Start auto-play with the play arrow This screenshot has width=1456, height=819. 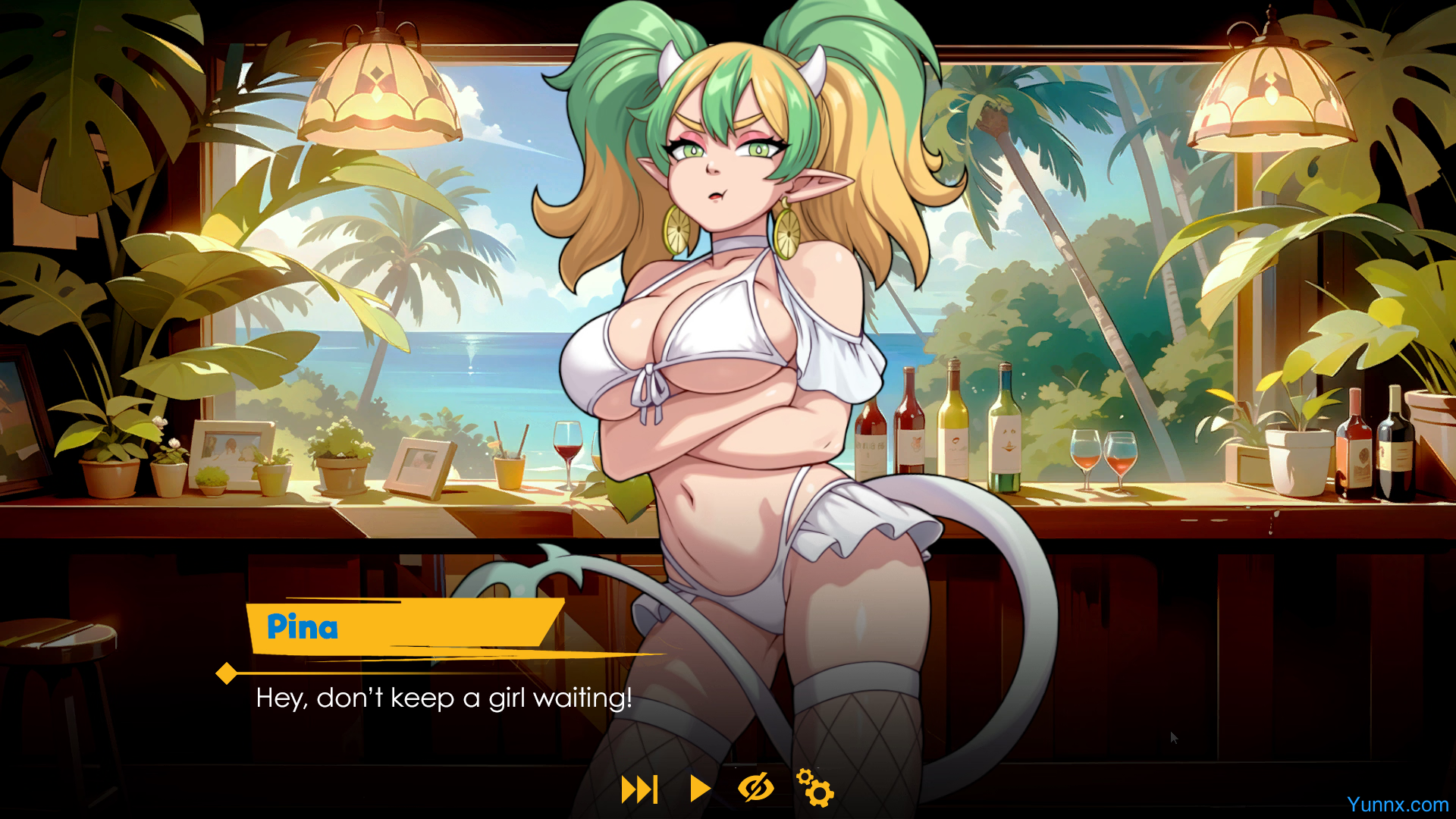700,789
